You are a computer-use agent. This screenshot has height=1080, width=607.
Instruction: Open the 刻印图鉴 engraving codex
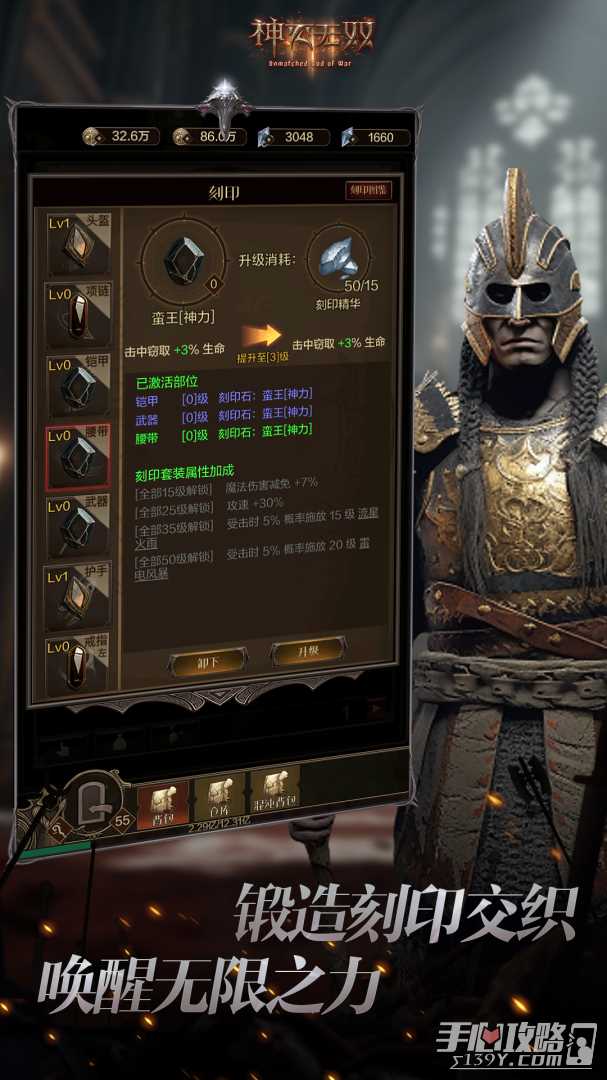[x=368, y=190]
